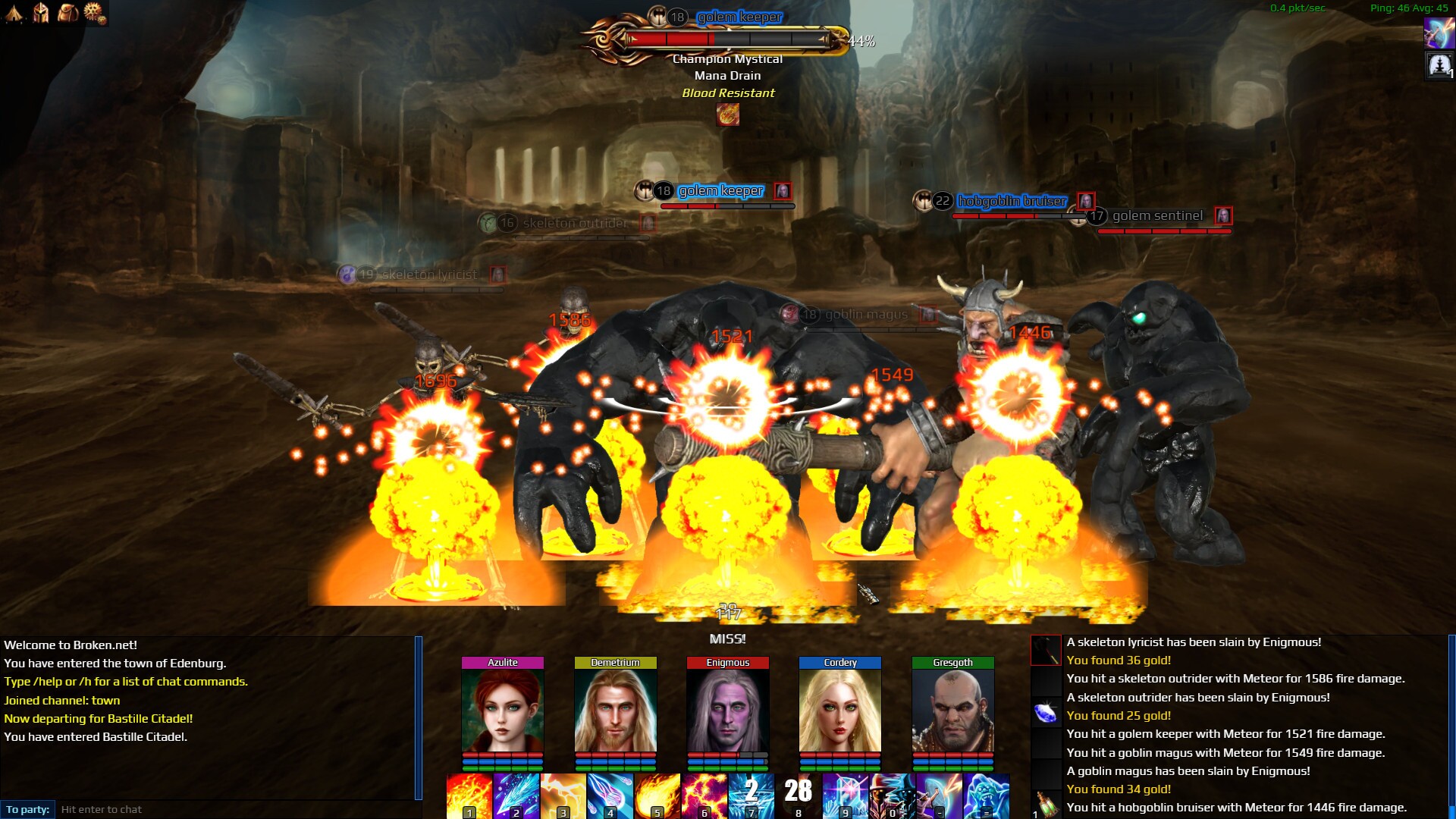The width and height of the screenshot is (1456, 819).
Task: Activate the comet shower skill on hotkey 4
Action: click(x=610, y=795)
